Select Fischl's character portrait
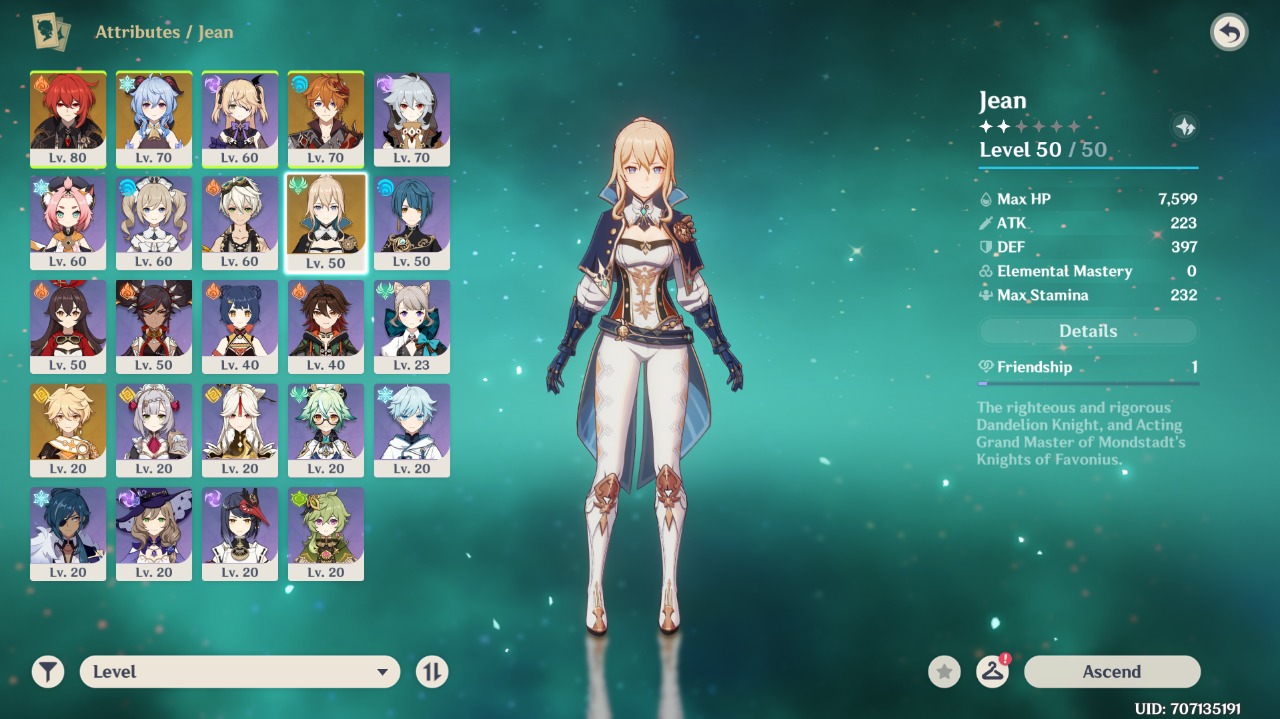 point(240,118)
